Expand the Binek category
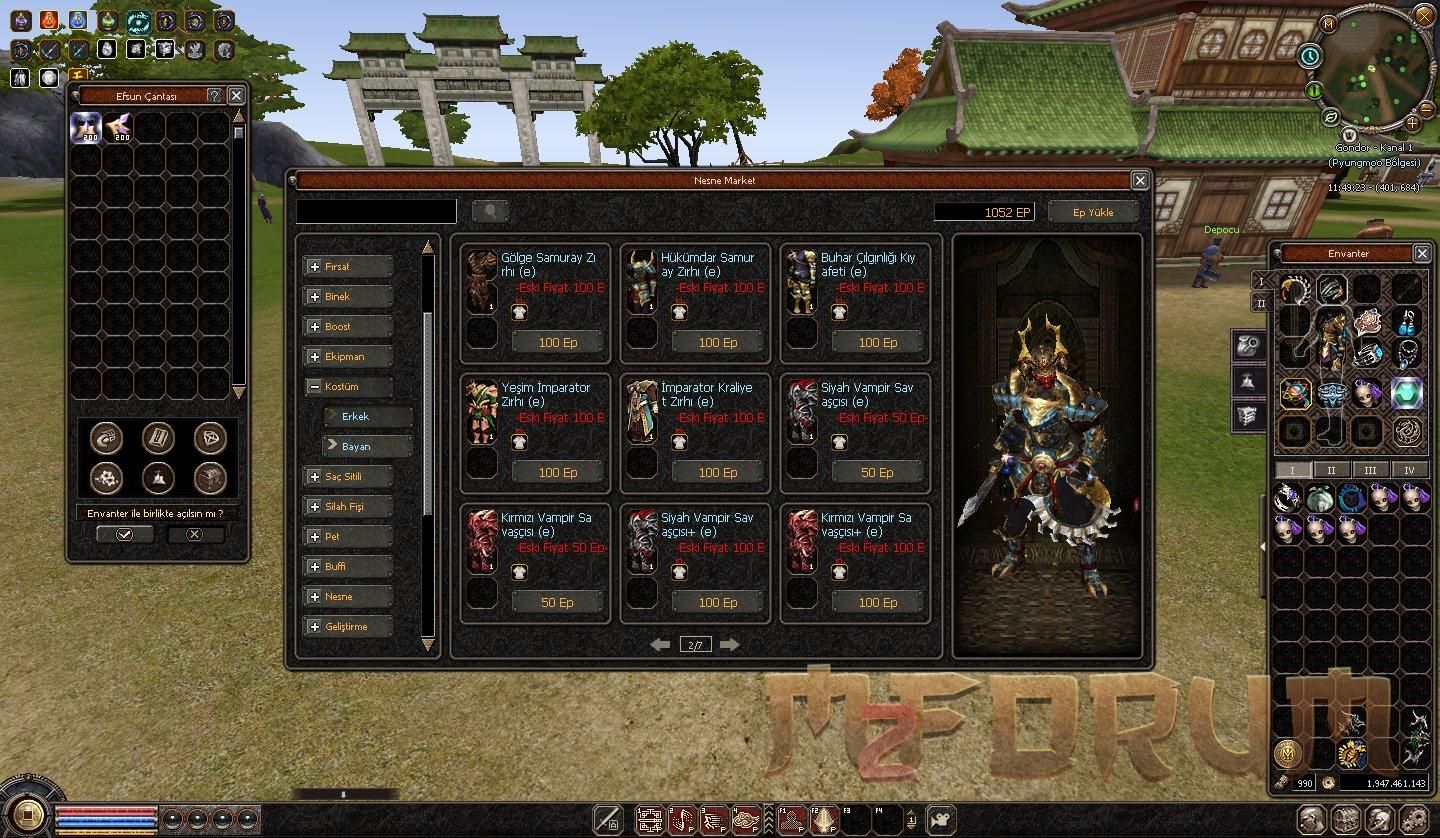This screenshot has width=1440, height=838. pos(348,297)
